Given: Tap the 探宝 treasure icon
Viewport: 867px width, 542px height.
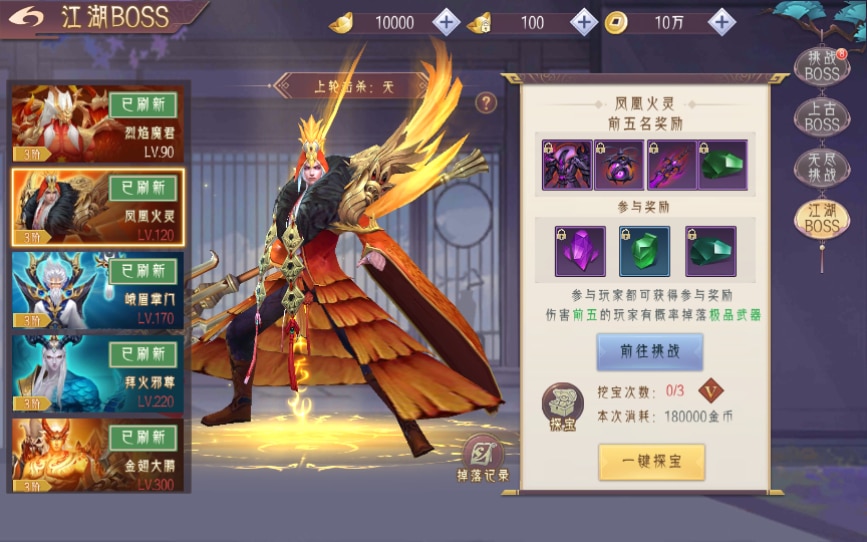Looking at the screenshot, I should (562, 406).
